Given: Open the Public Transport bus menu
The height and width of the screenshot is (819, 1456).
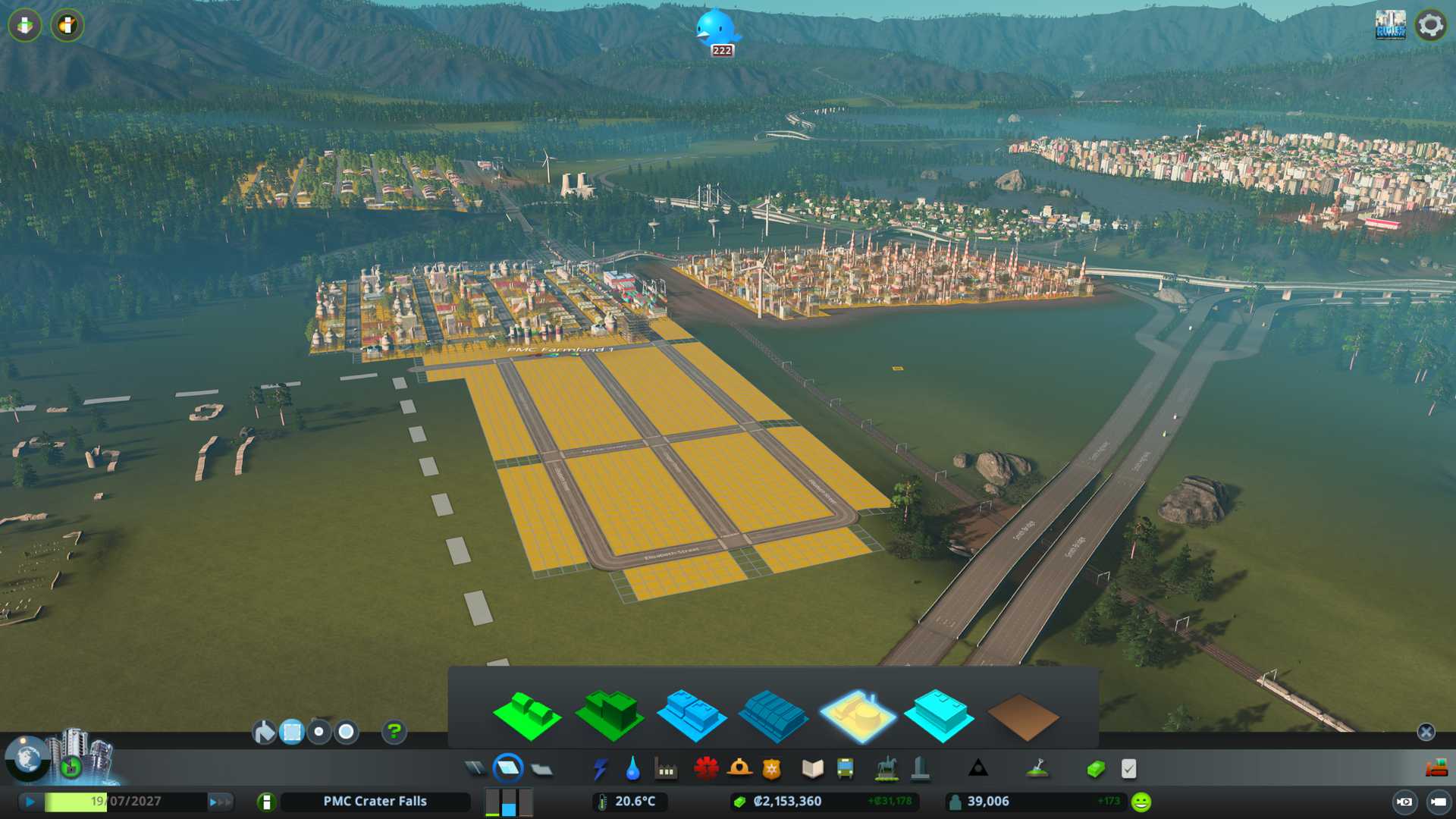Looking at the screenshot, I should [845, 769].
